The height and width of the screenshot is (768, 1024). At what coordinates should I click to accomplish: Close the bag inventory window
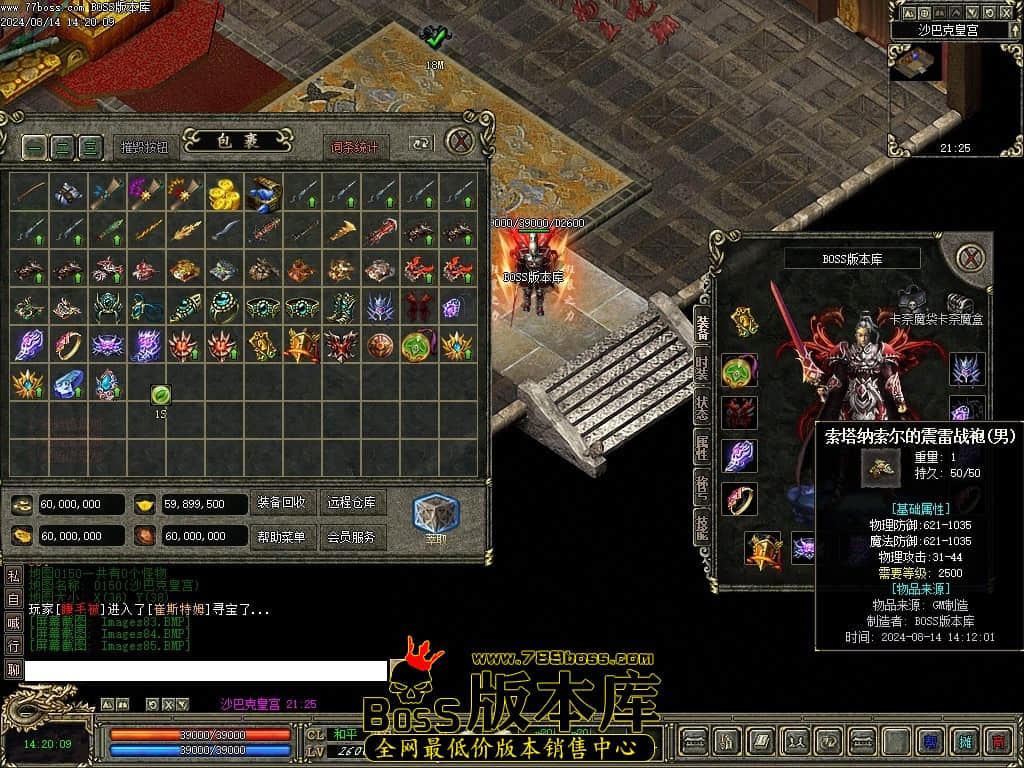click(459, 141)
